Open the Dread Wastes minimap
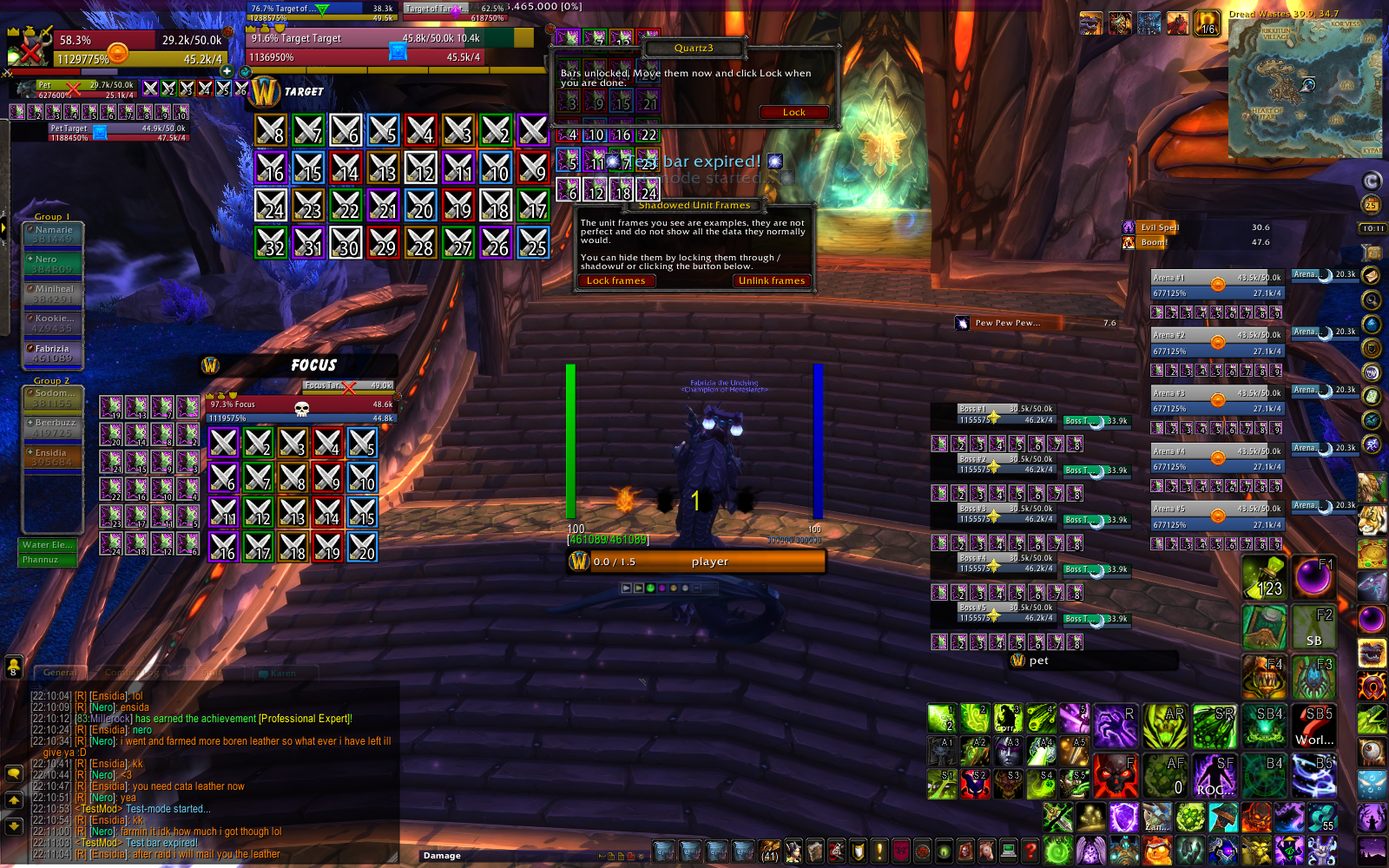The width and height of the screenshot is (1389, 868). click(1305, 87)
